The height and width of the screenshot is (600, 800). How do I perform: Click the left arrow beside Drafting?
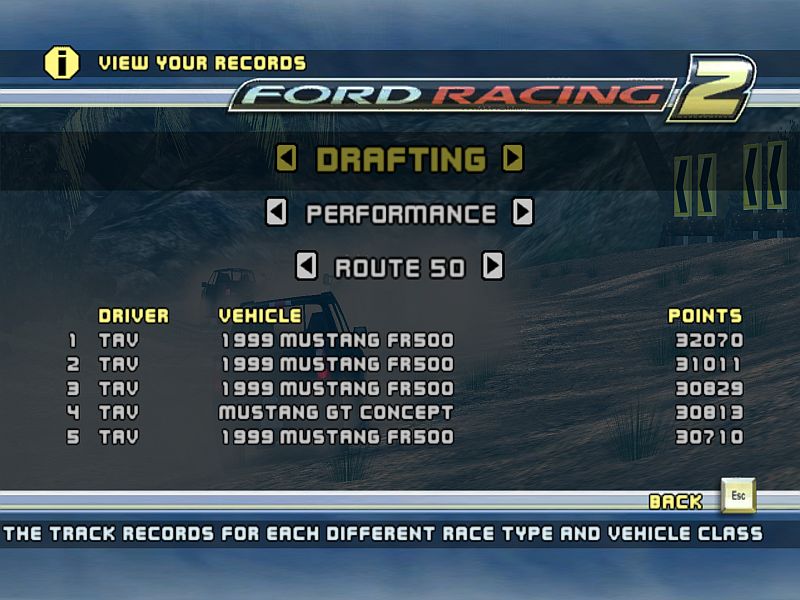pos(287,159)
